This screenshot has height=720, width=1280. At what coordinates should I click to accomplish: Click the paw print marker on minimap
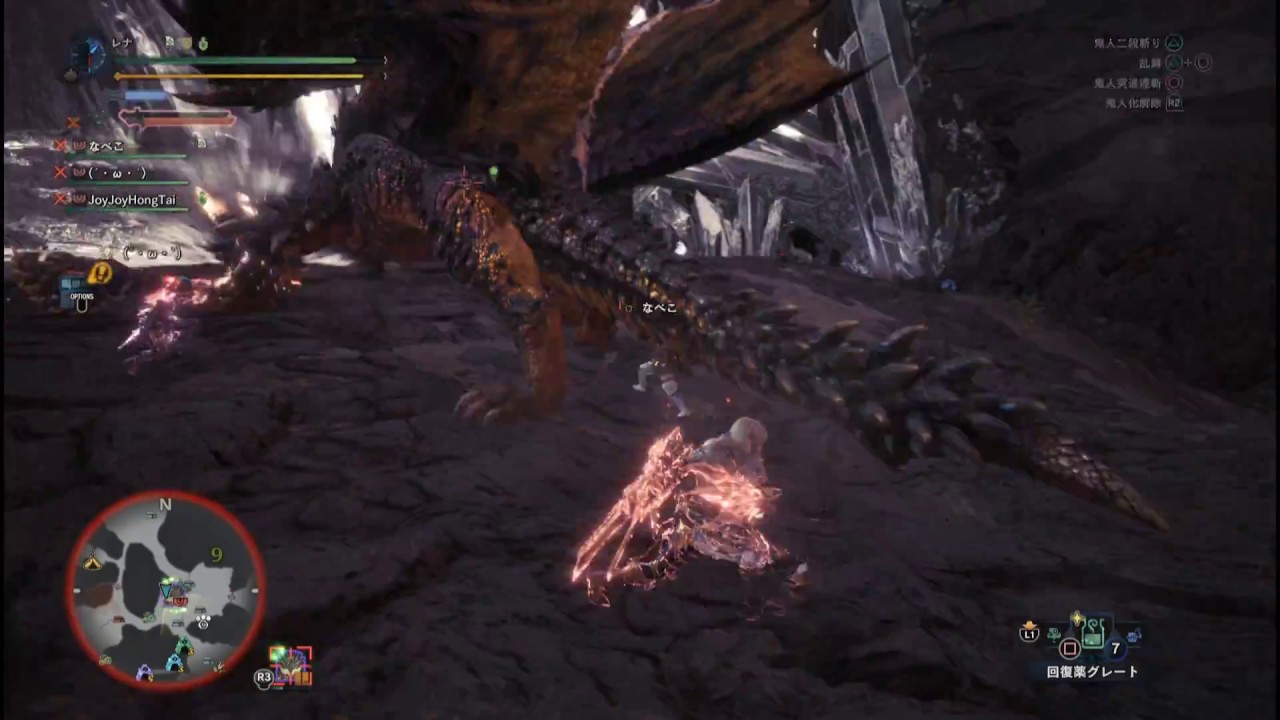click(203, 621)
